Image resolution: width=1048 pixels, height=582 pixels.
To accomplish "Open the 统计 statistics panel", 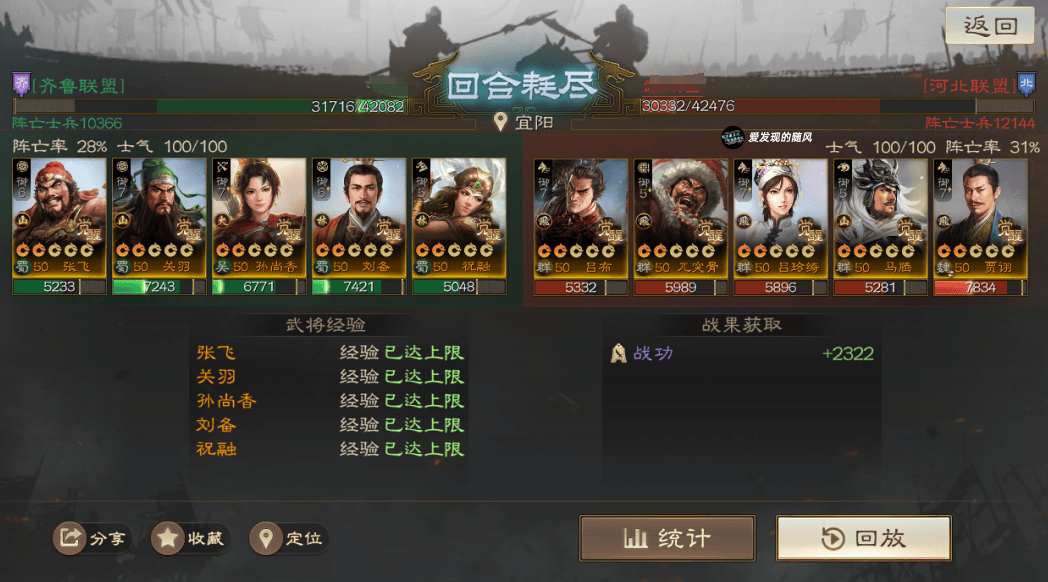I will coord(667,538).
